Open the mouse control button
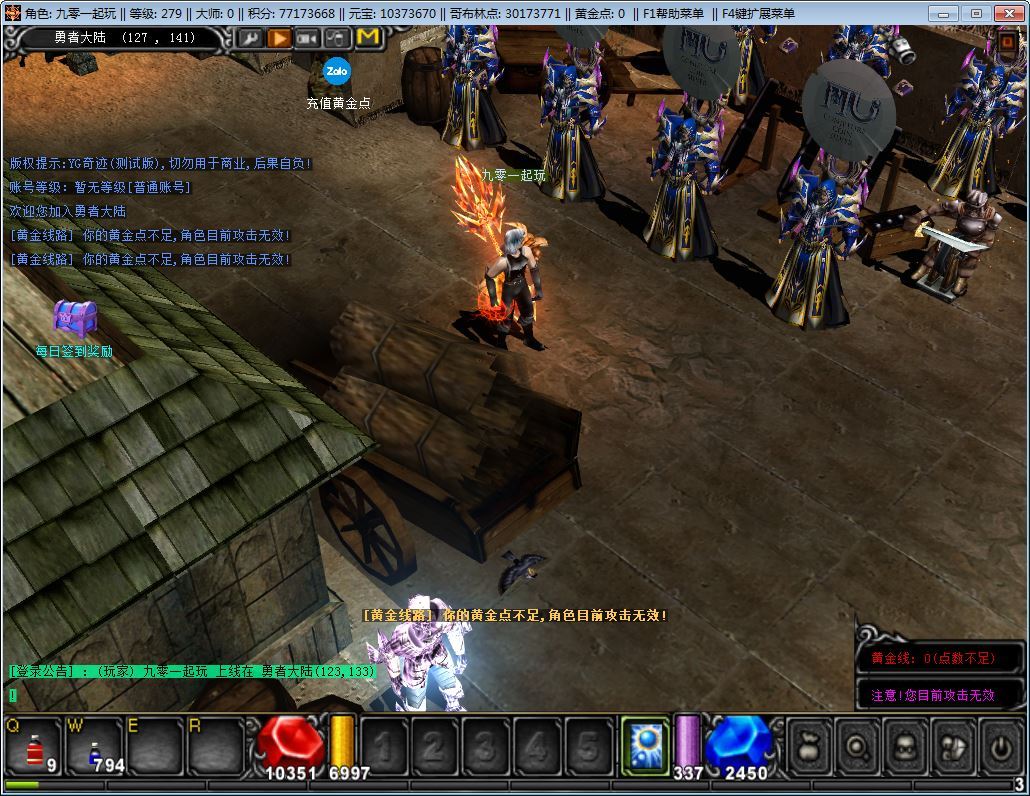The image size is (1030, 796). tap(338, 38)
